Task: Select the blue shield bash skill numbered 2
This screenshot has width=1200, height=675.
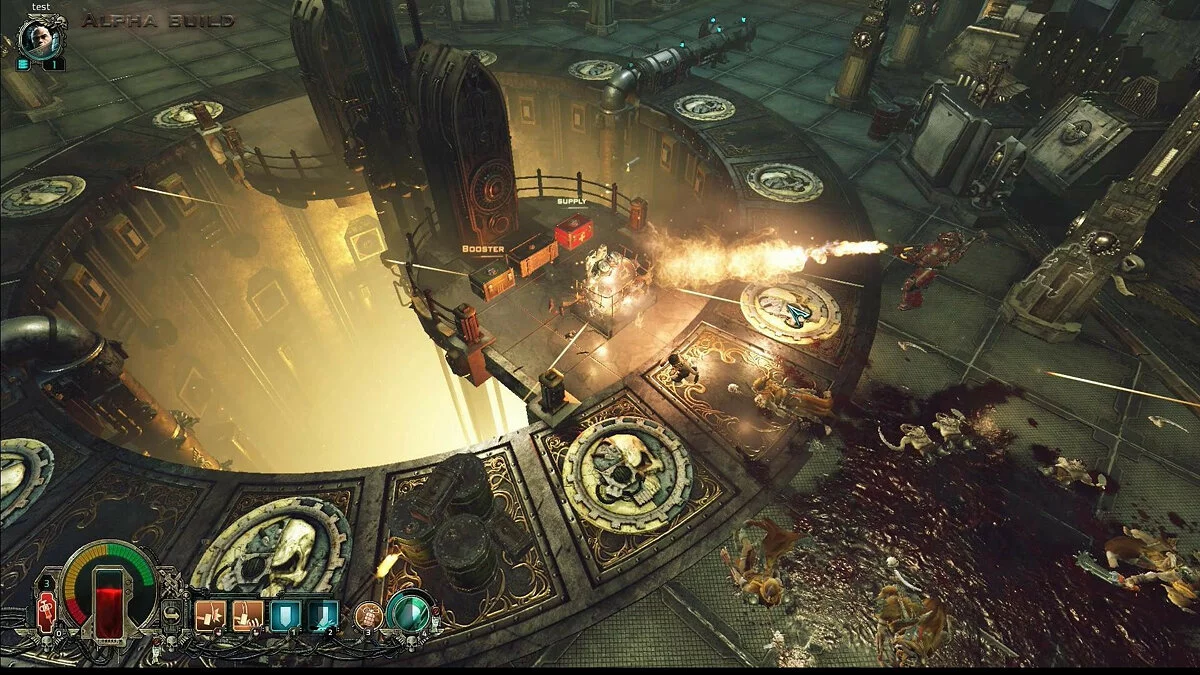Action: 322,615
